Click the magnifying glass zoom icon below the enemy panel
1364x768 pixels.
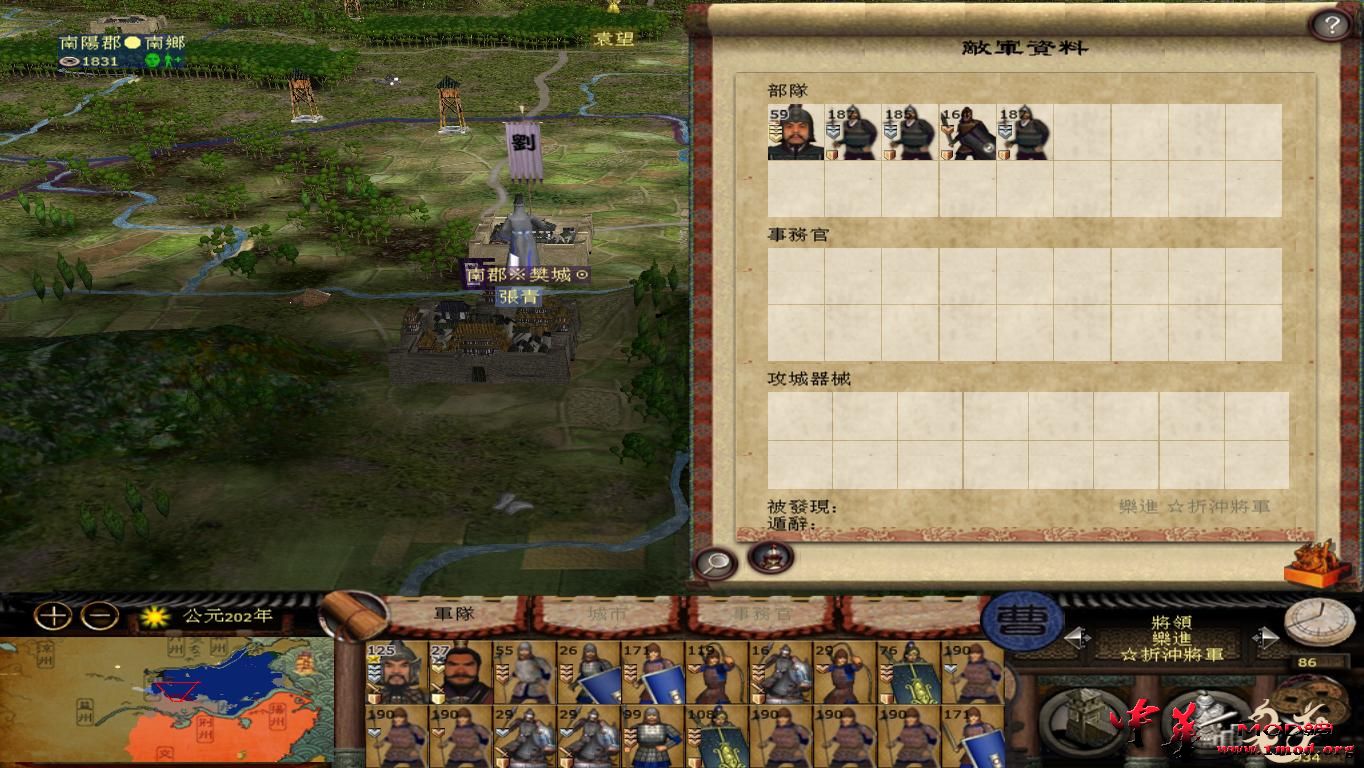coord(714,562)
